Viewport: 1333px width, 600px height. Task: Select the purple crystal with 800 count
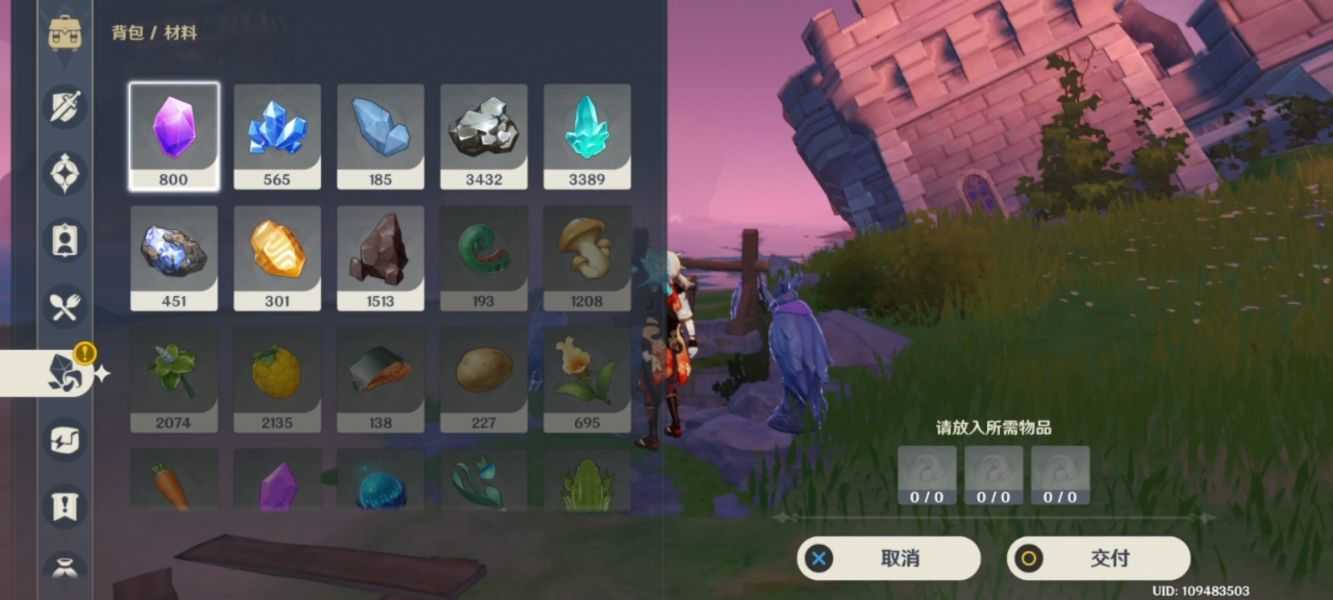(x=174, y=136)
